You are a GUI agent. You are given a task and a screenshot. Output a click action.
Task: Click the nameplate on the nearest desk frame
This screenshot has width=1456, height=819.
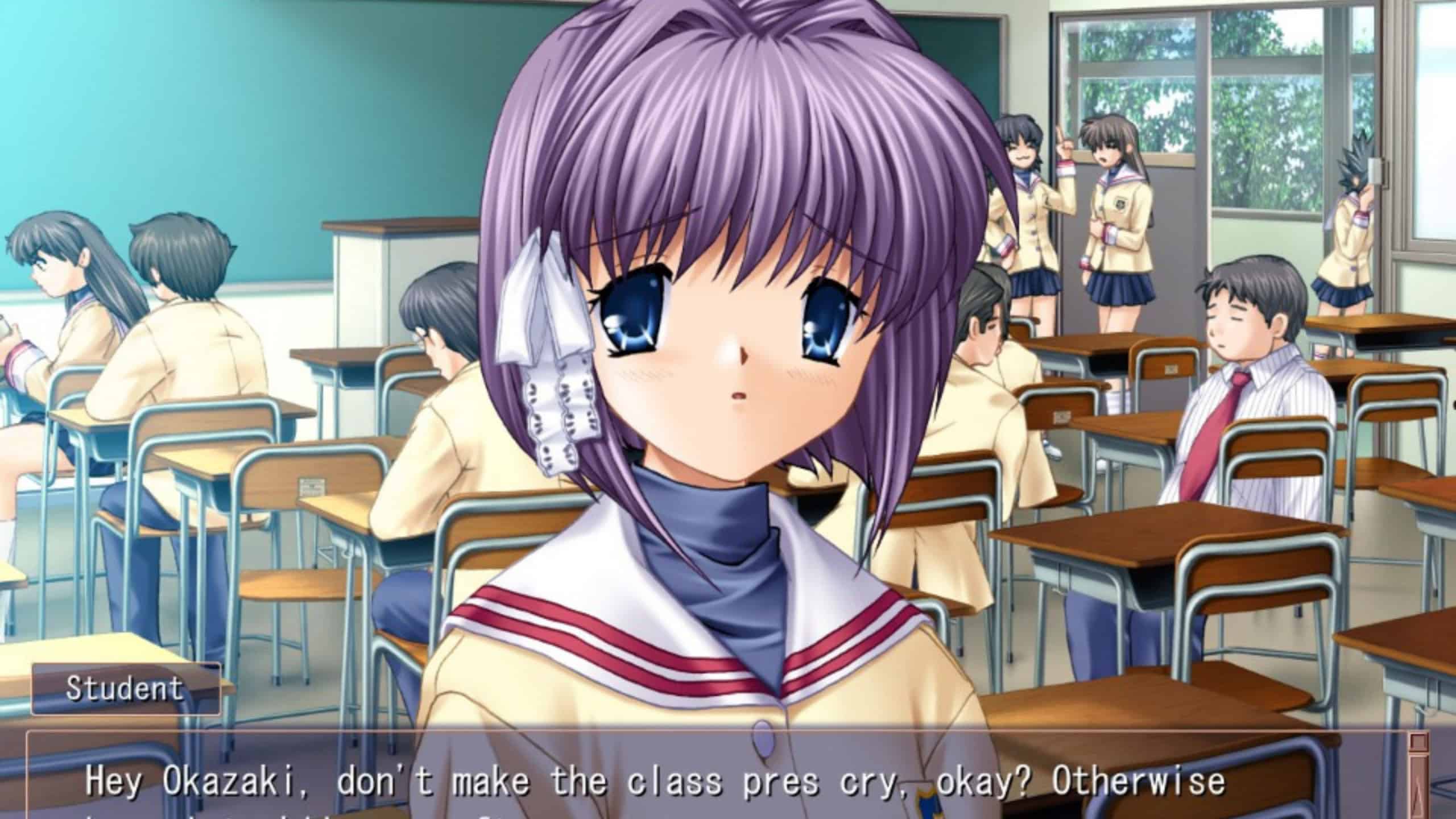click(x=312, y=488)
